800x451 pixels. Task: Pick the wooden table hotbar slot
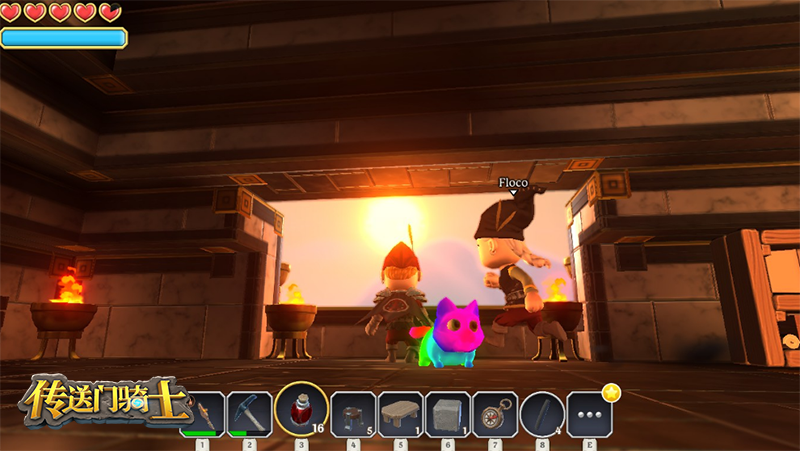[x=400, y=413]
